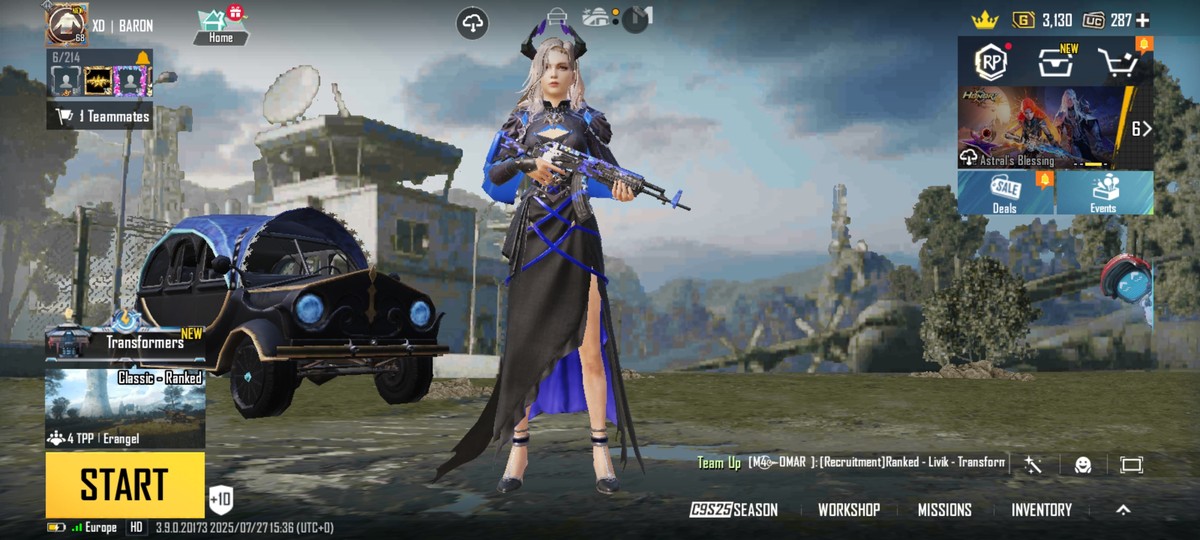Open the Home menu

point(220,26)
